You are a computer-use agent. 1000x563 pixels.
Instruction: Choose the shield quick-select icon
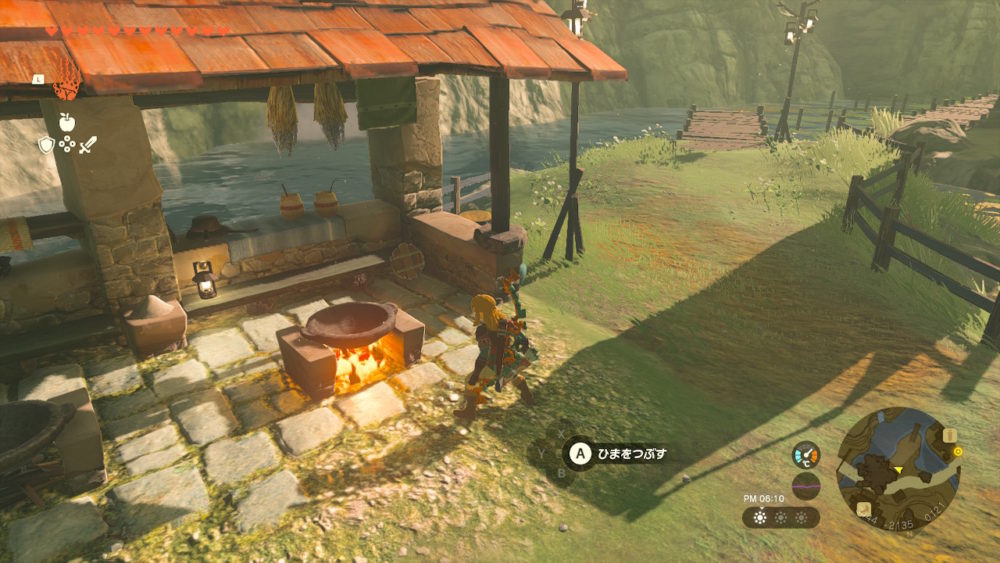point(46,145)
